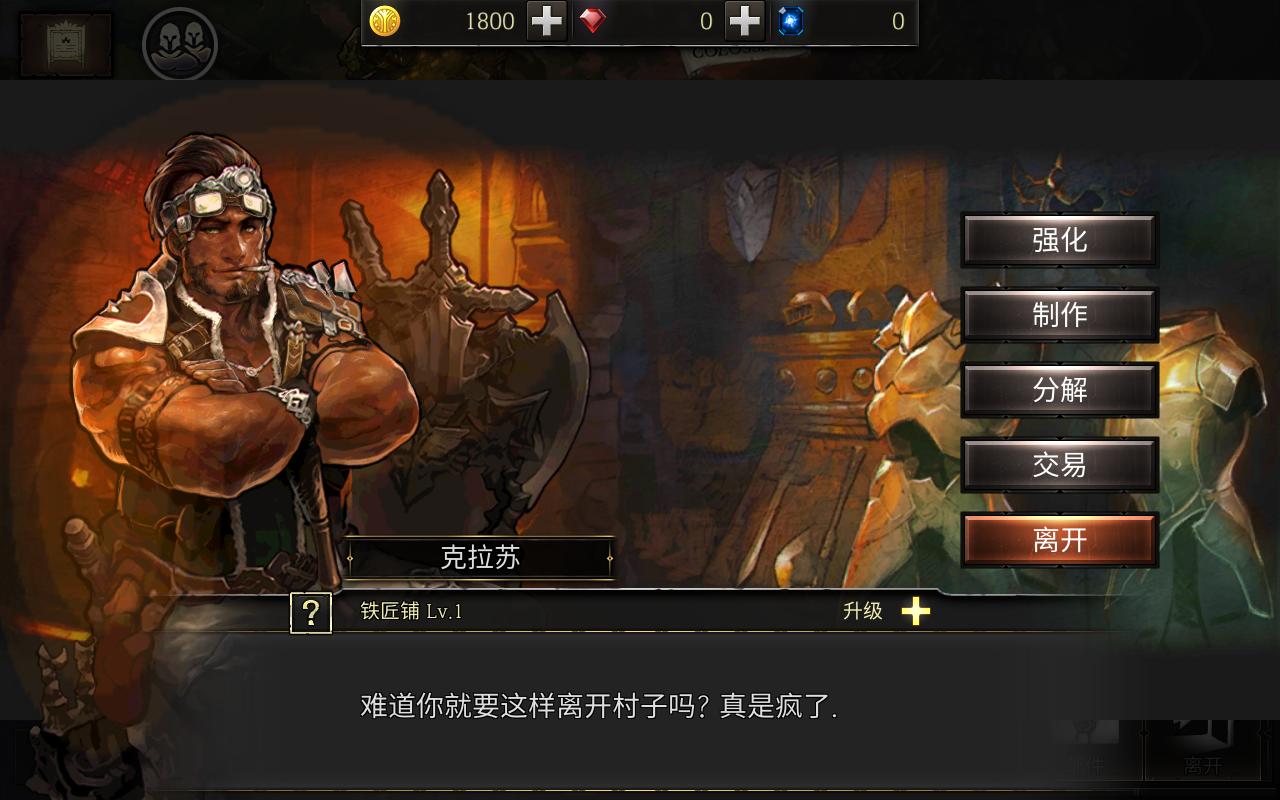The image size is (1280, 800).
Task: Open the 制作 crafting menu
Action: click(1059, 315)
